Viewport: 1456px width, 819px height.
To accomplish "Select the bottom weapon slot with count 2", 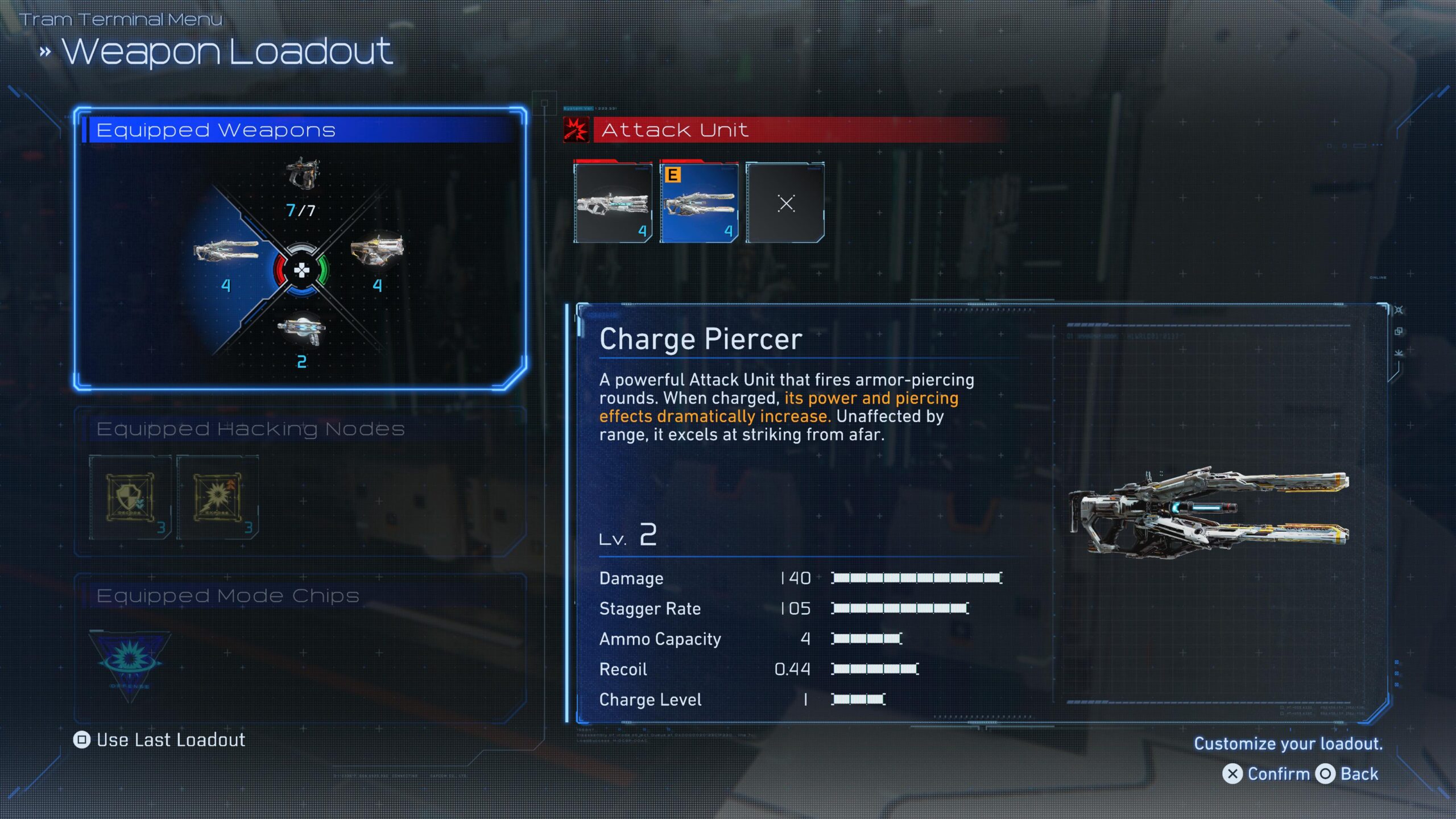I will [301, 331].
